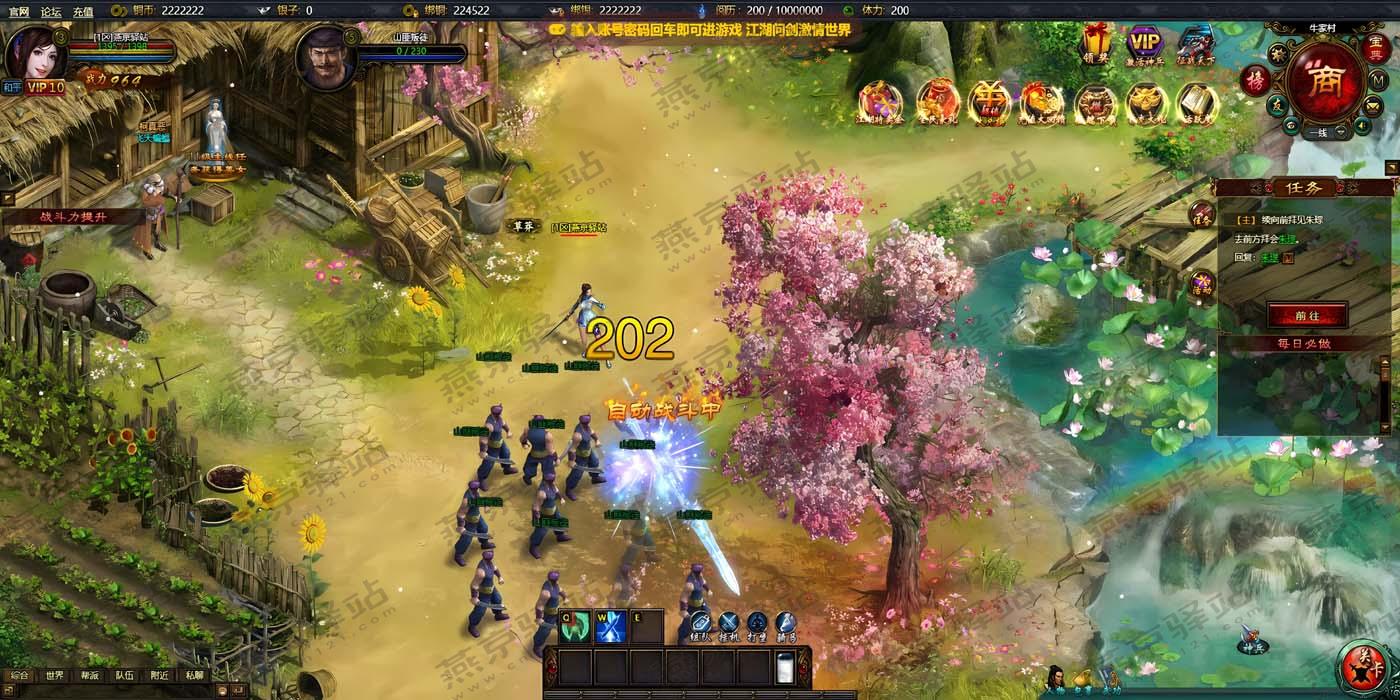Image resolution: width=1400 pixels, height=700 pixels.
Task: Open the VIP 10 badge
Action: pyautogui.click(x=45, y=87)
